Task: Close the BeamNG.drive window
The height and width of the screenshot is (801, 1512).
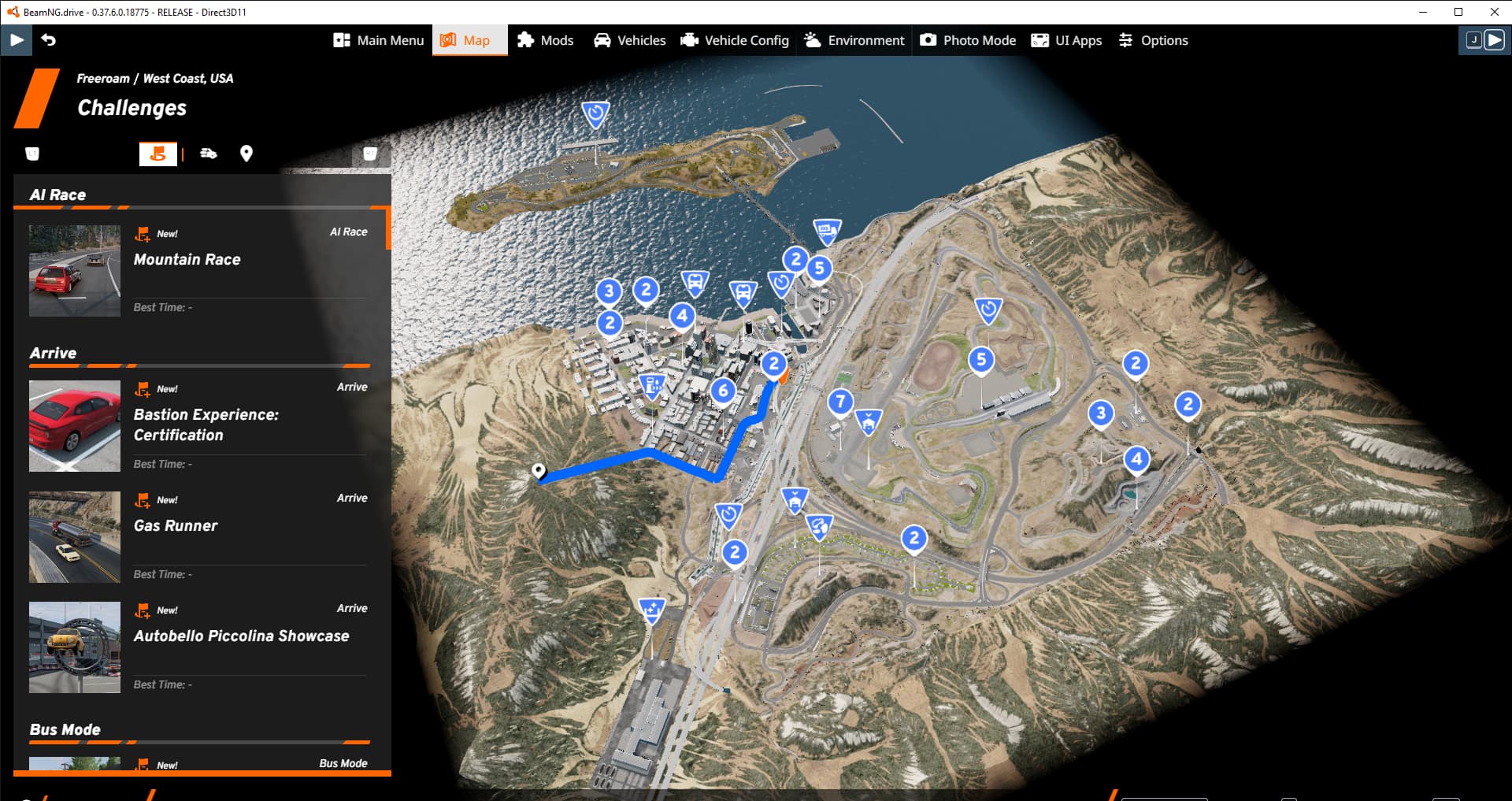Action: tap(1494, 12)
